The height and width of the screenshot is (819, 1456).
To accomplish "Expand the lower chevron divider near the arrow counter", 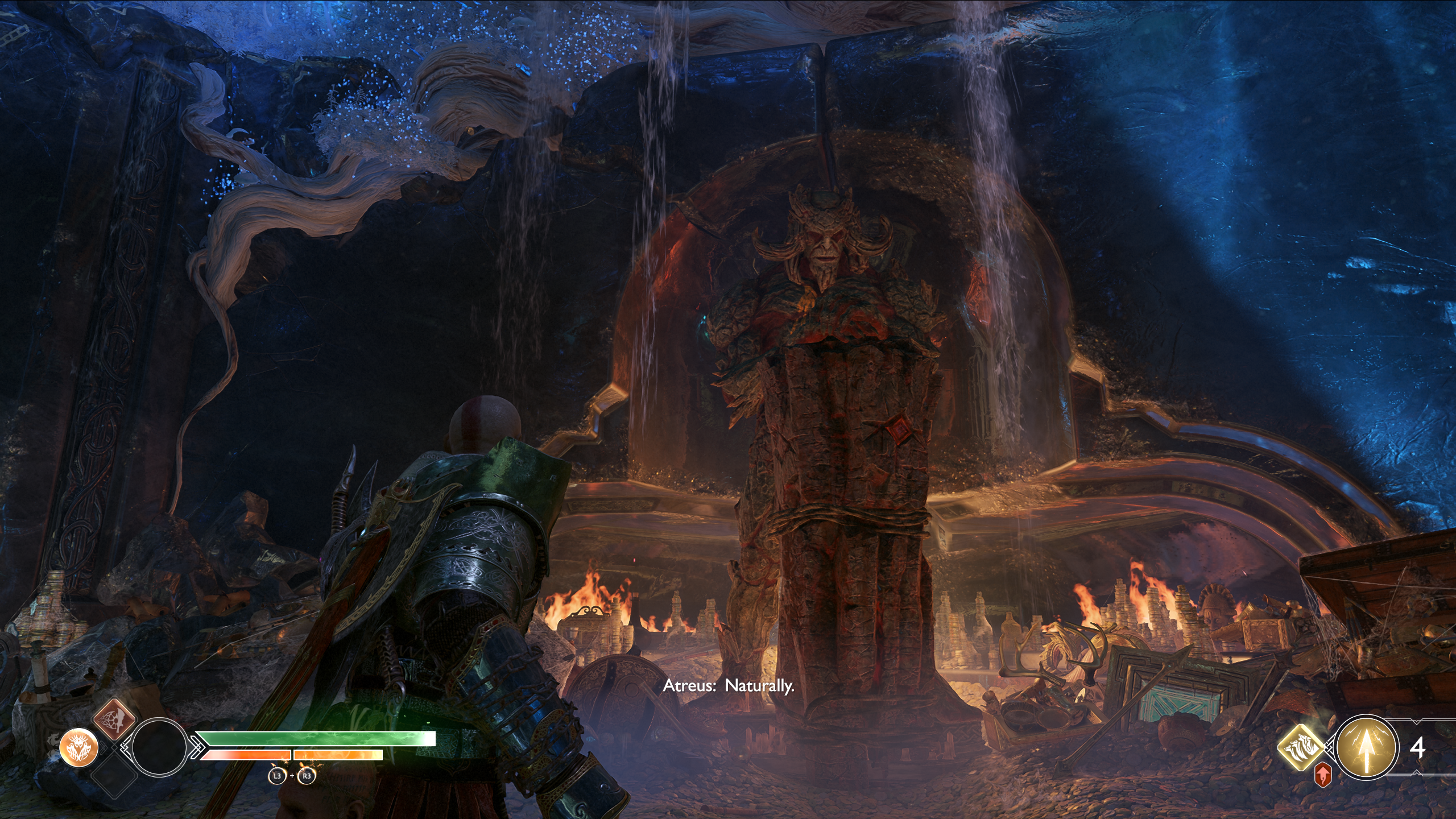I will click(x=1416, y=772).
